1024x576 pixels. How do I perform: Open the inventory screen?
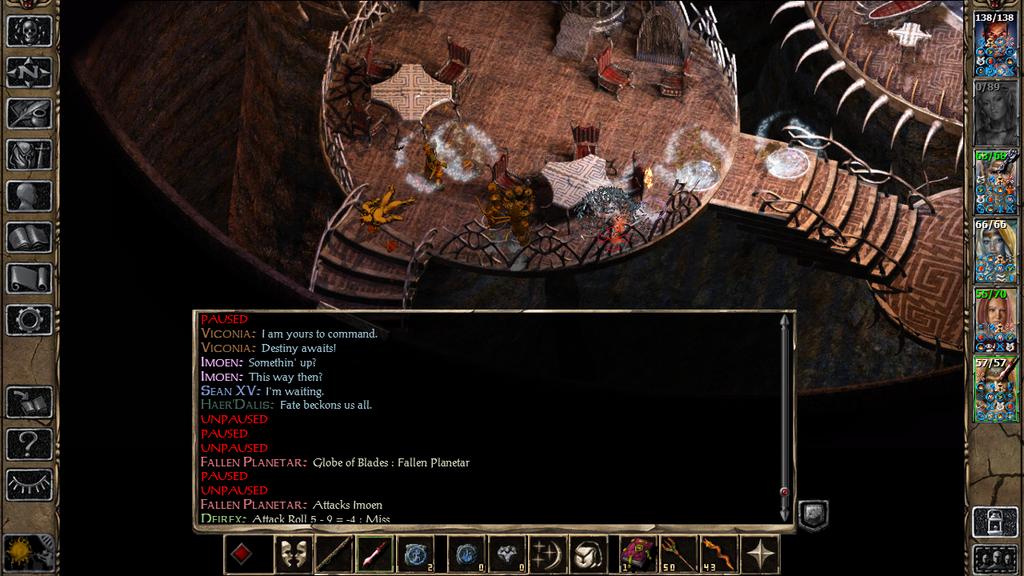coord(29,155)
